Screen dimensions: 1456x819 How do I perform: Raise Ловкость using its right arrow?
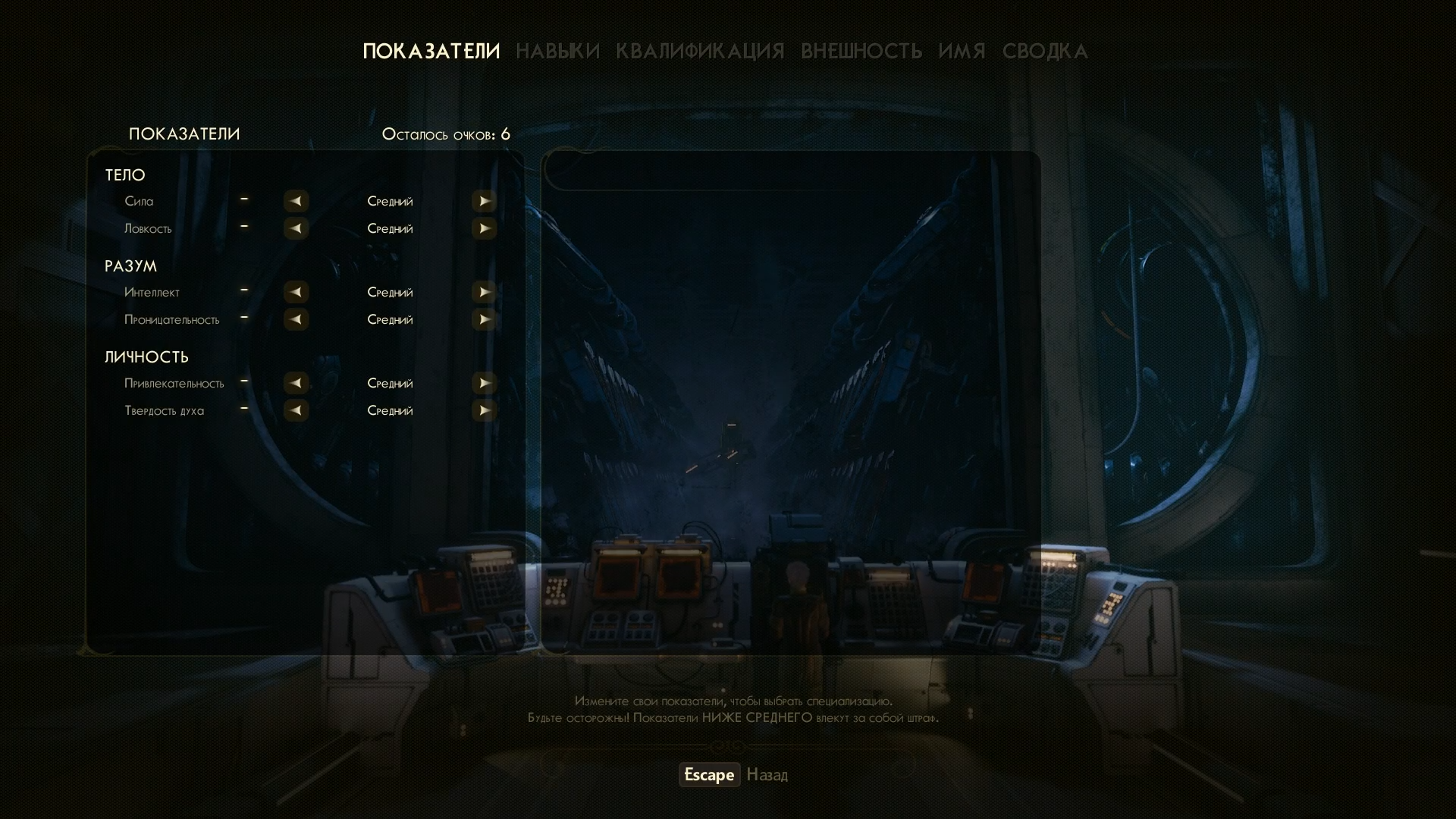[484, 228]
